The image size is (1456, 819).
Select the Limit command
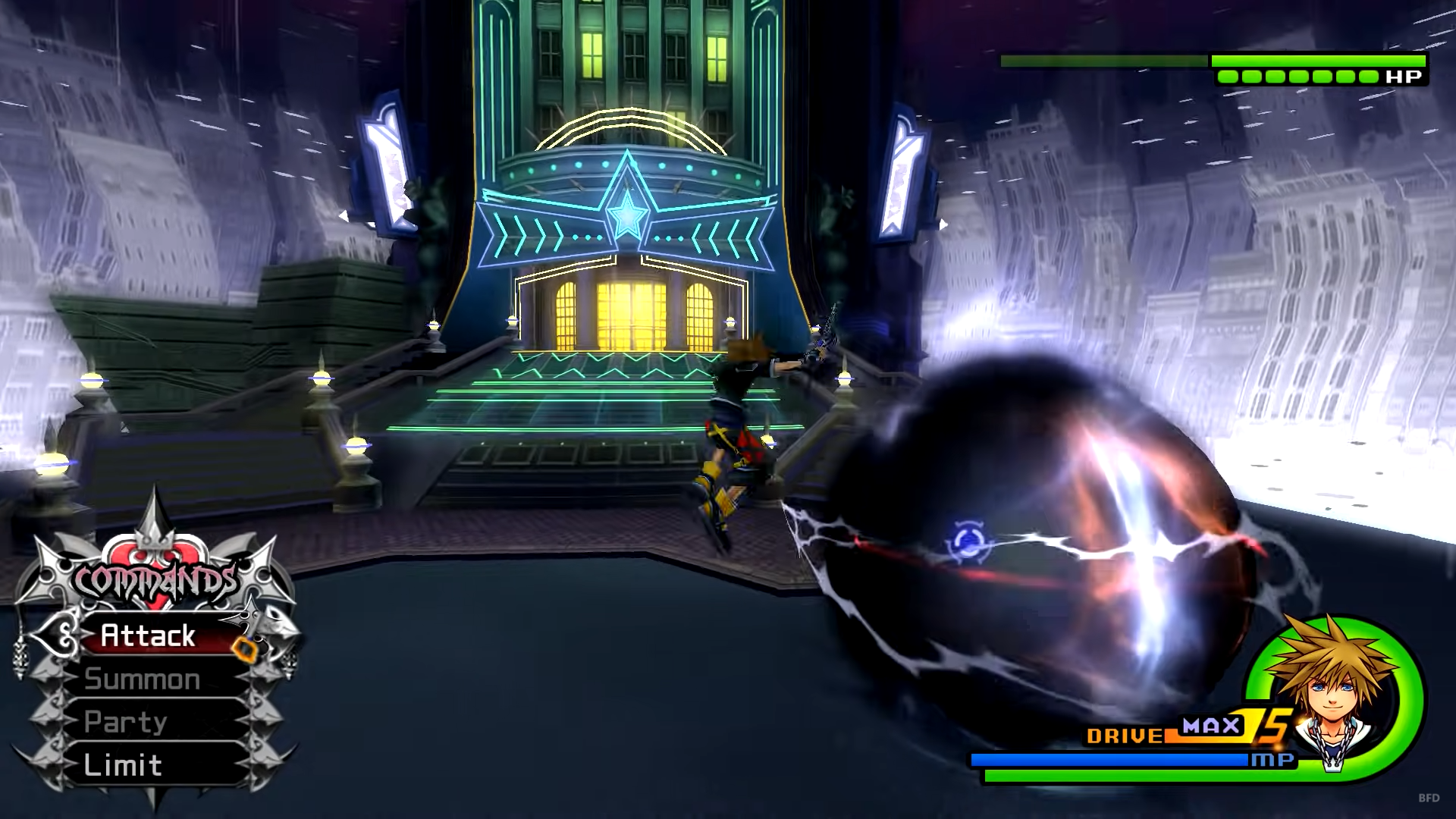tap(123, 765)
